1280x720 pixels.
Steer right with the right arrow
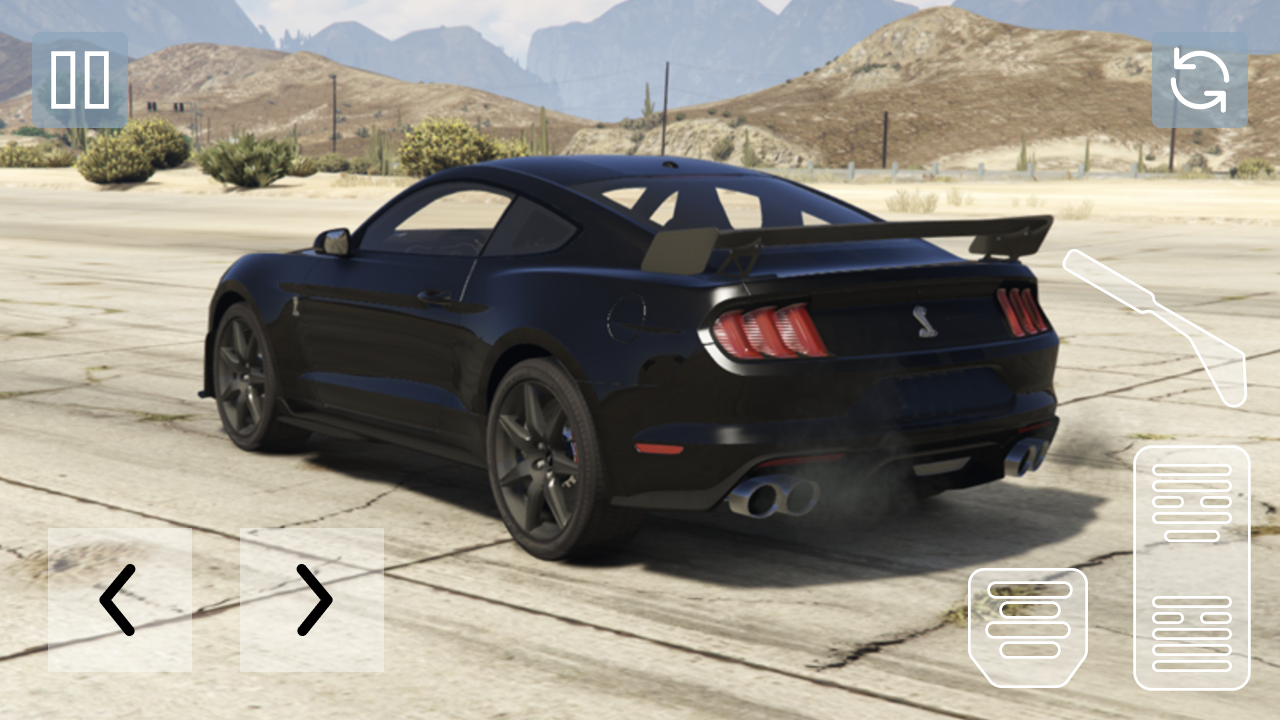(312, 600)
